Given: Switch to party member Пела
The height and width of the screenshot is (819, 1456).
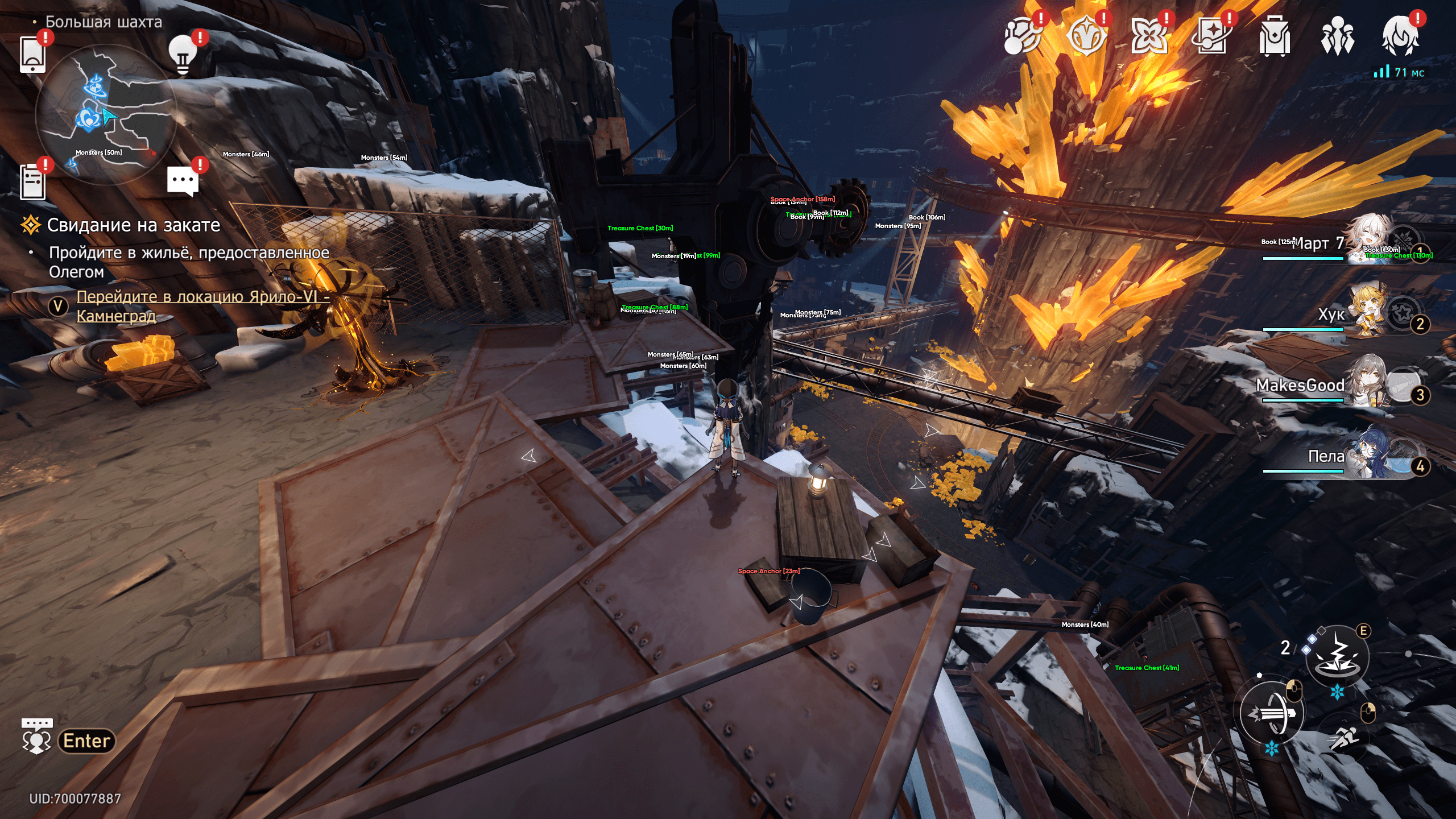Looking at the screenshot, I should 1365,457.
